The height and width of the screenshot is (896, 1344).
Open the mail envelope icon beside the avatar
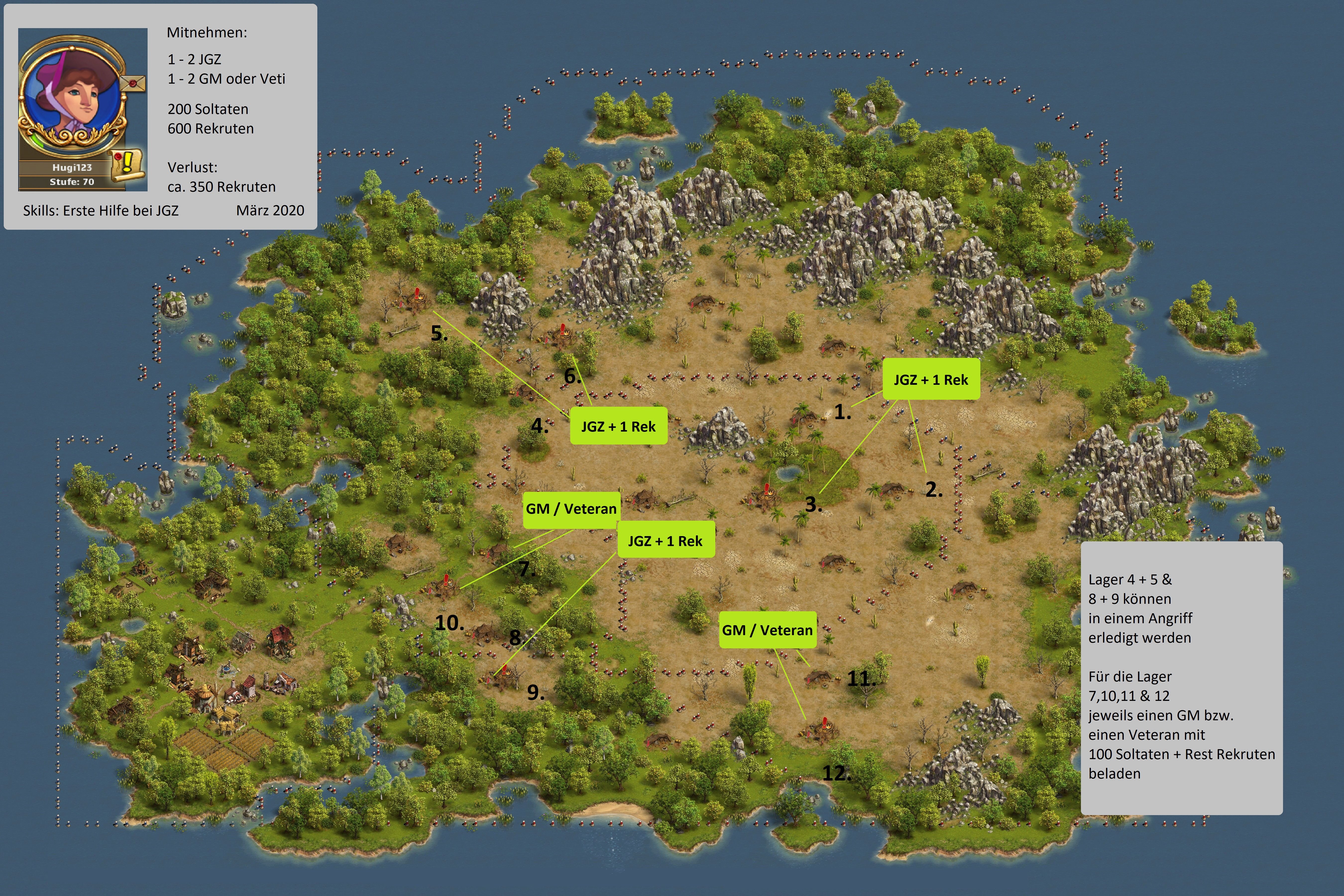[x=134, y=83]
